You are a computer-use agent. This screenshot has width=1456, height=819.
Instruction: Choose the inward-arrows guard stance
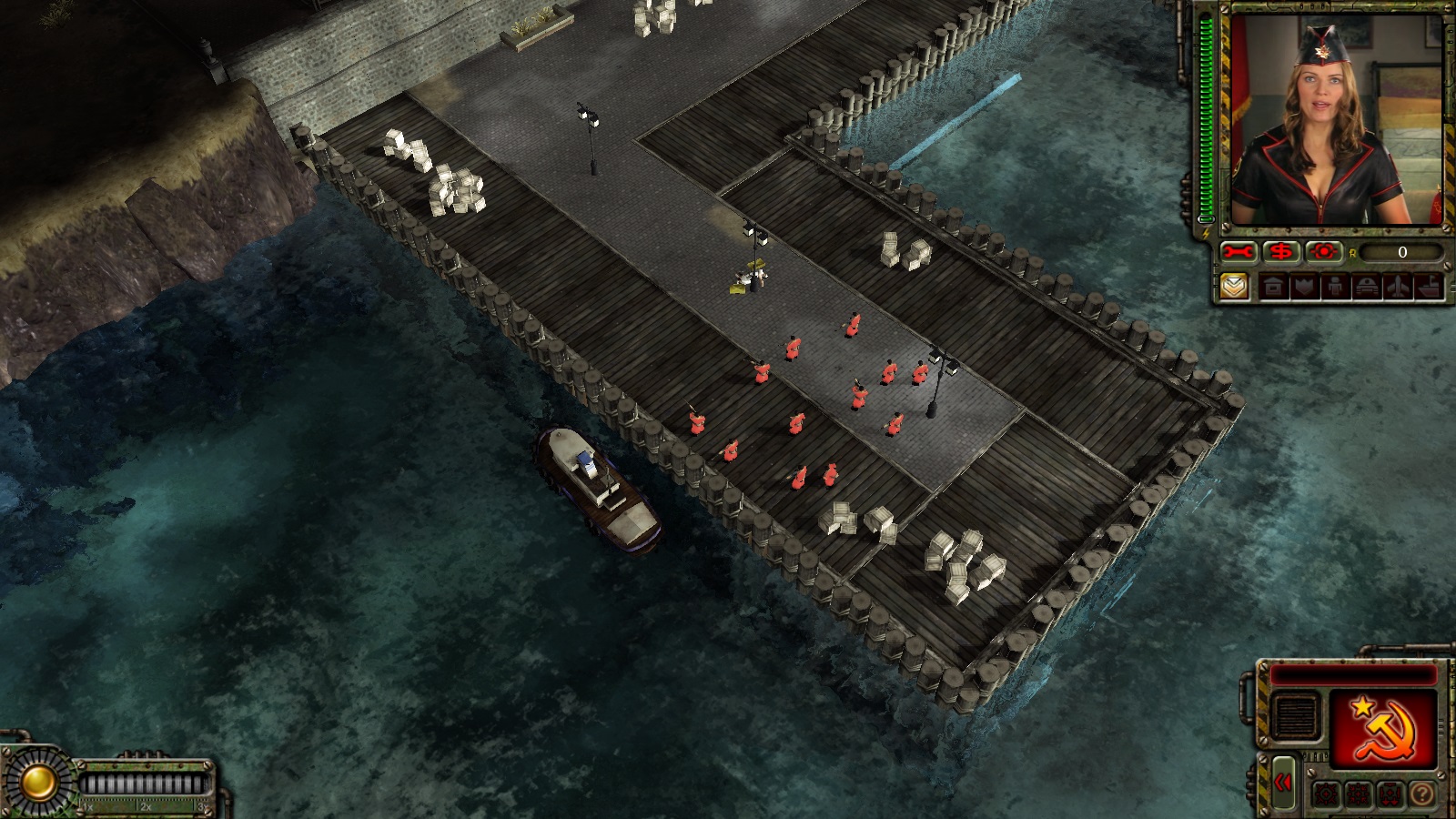click(x=1358, y=794)
